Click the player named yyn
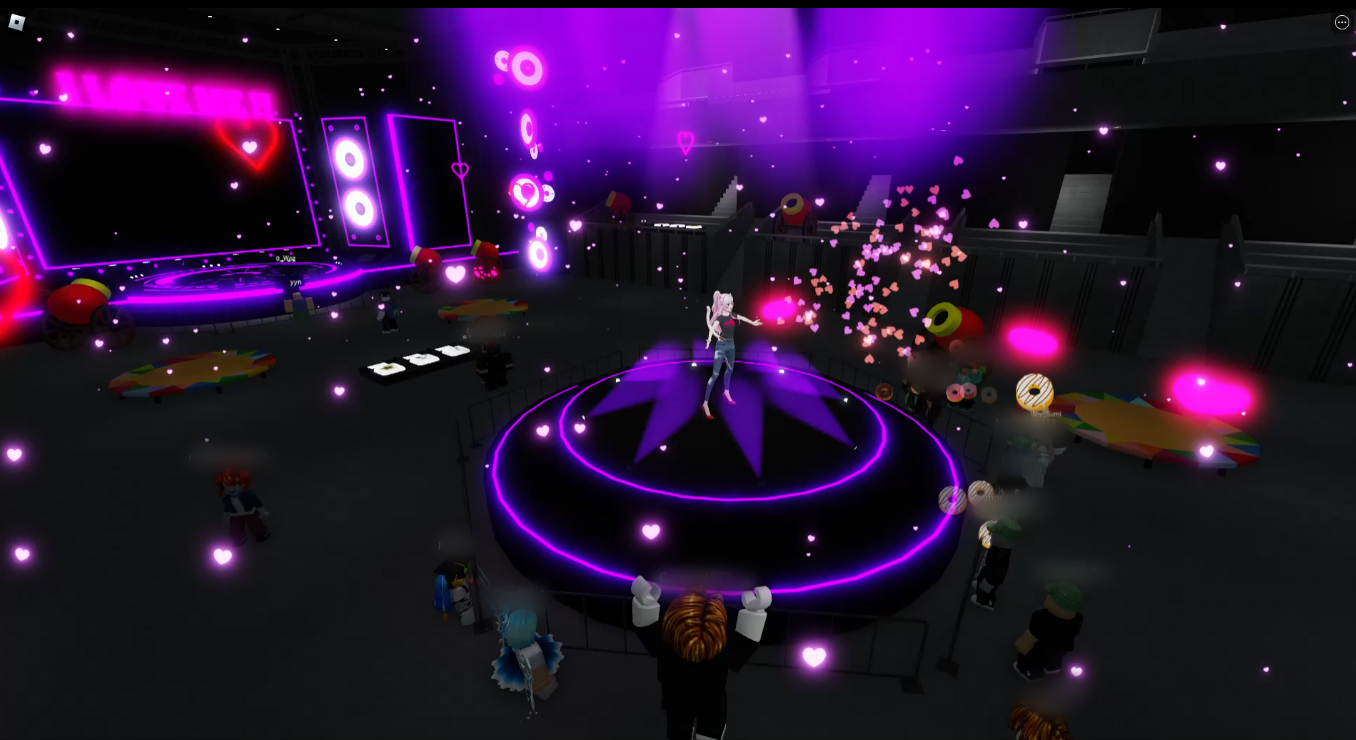Viewport: 1356px width, 740px height. click(x=295, y=283)
